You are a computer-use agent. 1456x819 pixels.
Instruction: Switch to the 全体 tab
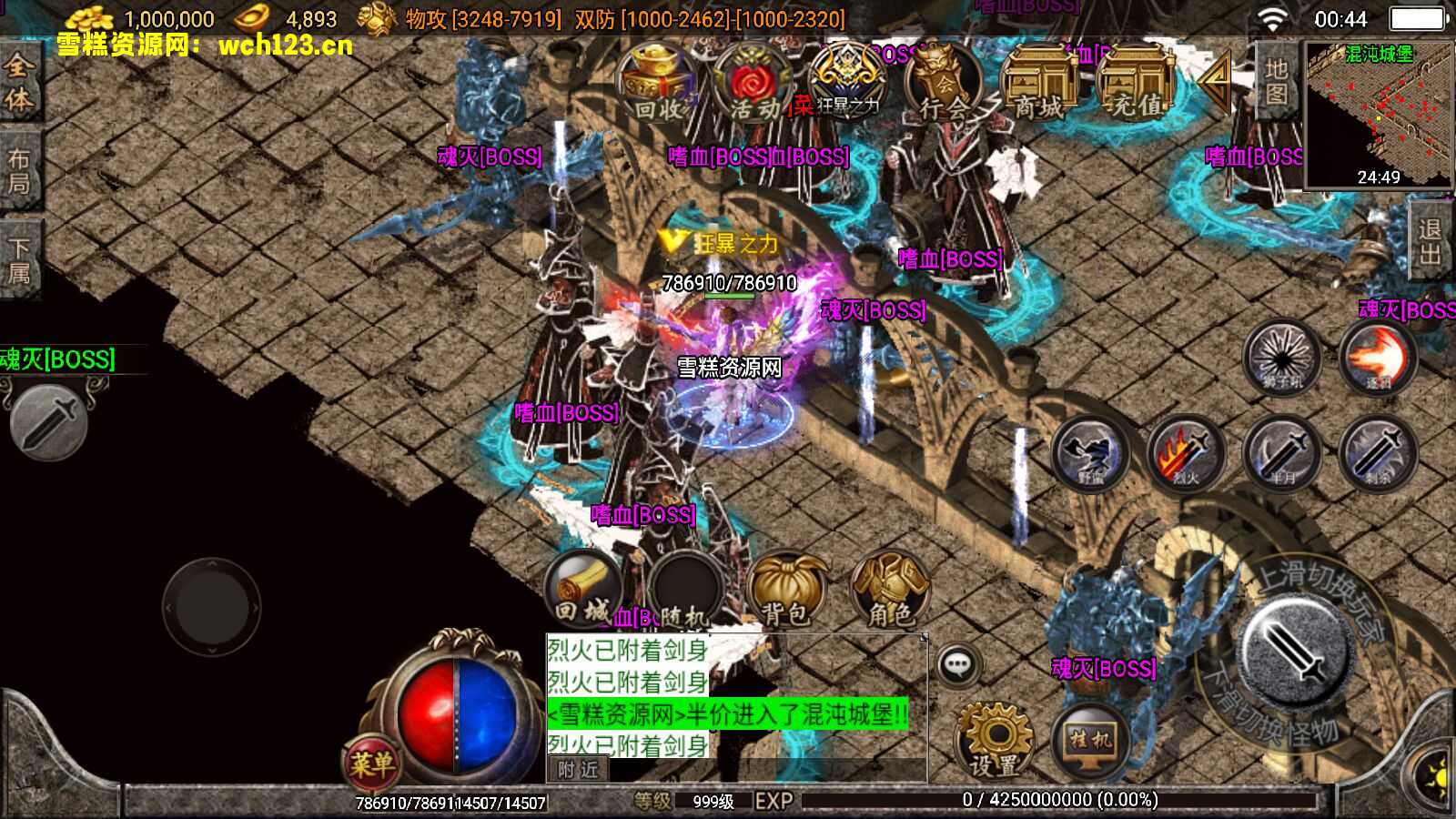click(x=19, y=82)
